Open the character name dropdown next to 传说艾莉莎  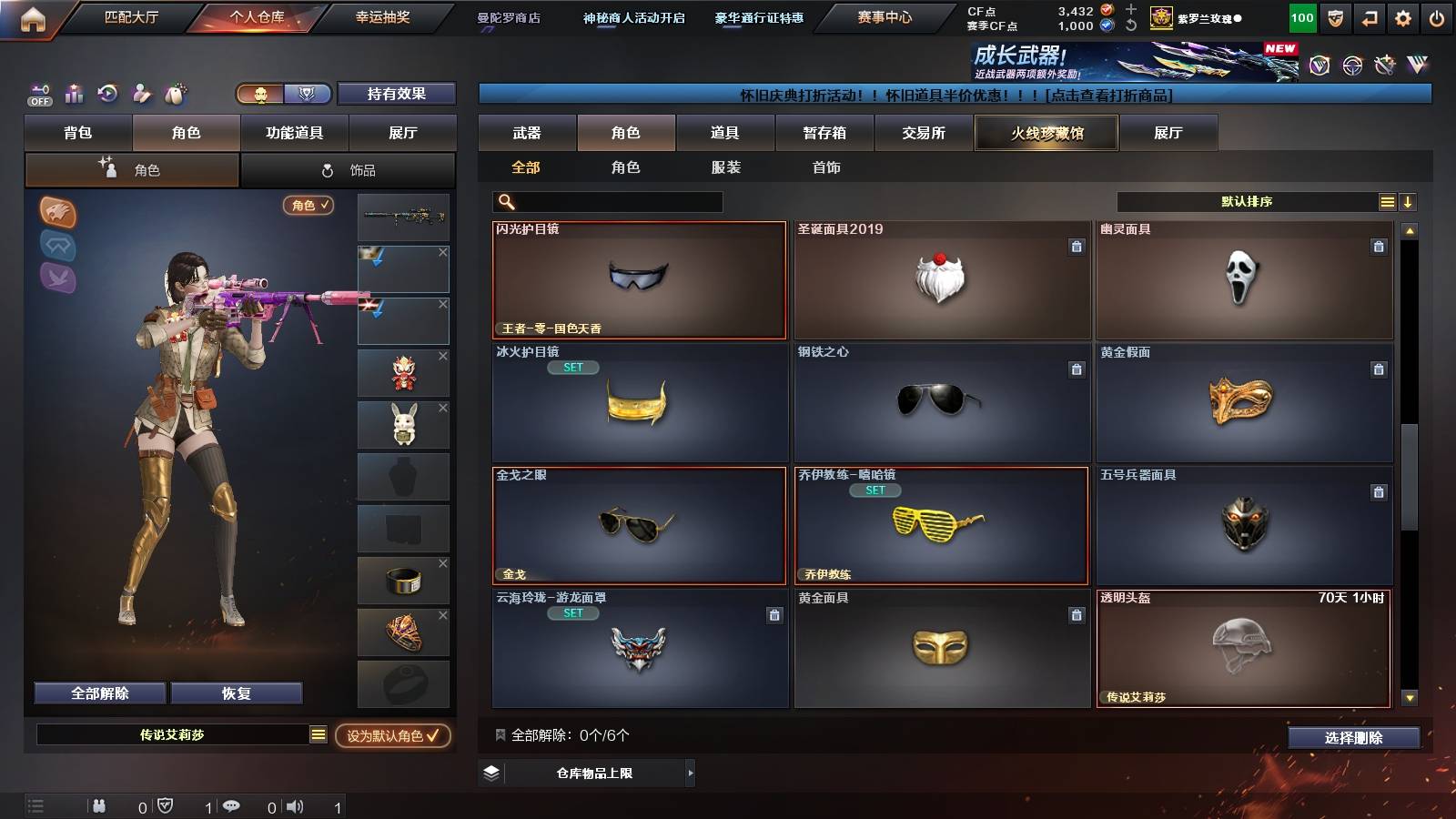318,735
